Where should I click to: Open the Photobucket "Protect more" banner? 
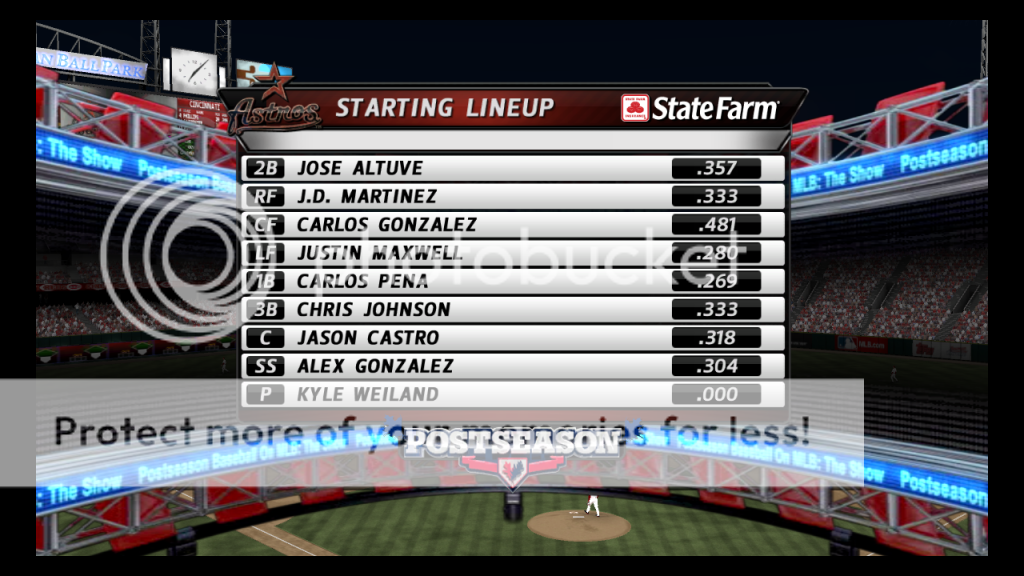pyautogui.click(x=432, y=432)
